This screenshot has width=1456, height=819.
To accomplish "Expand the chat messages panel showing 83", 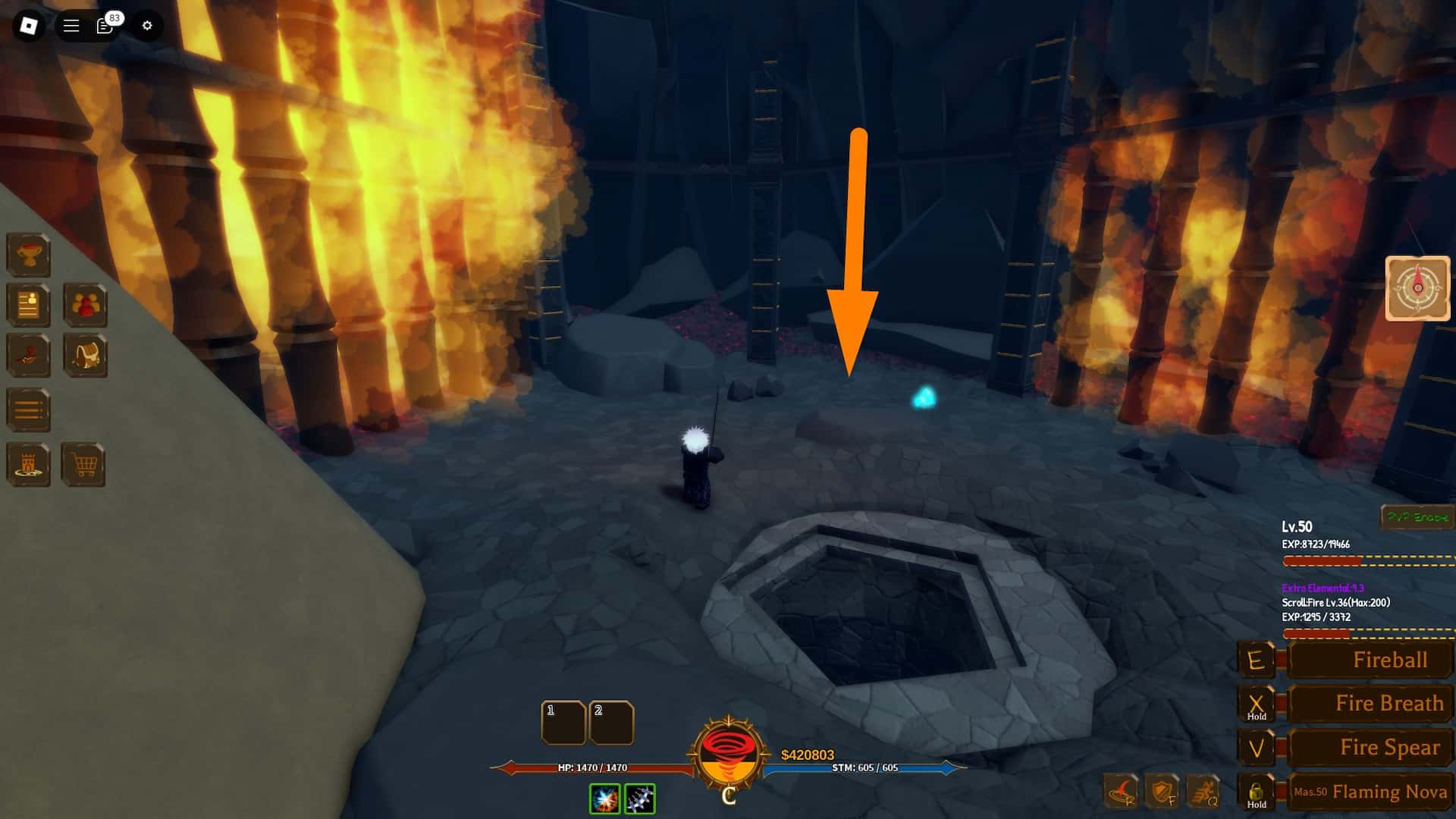I will (x=104, y=25).
